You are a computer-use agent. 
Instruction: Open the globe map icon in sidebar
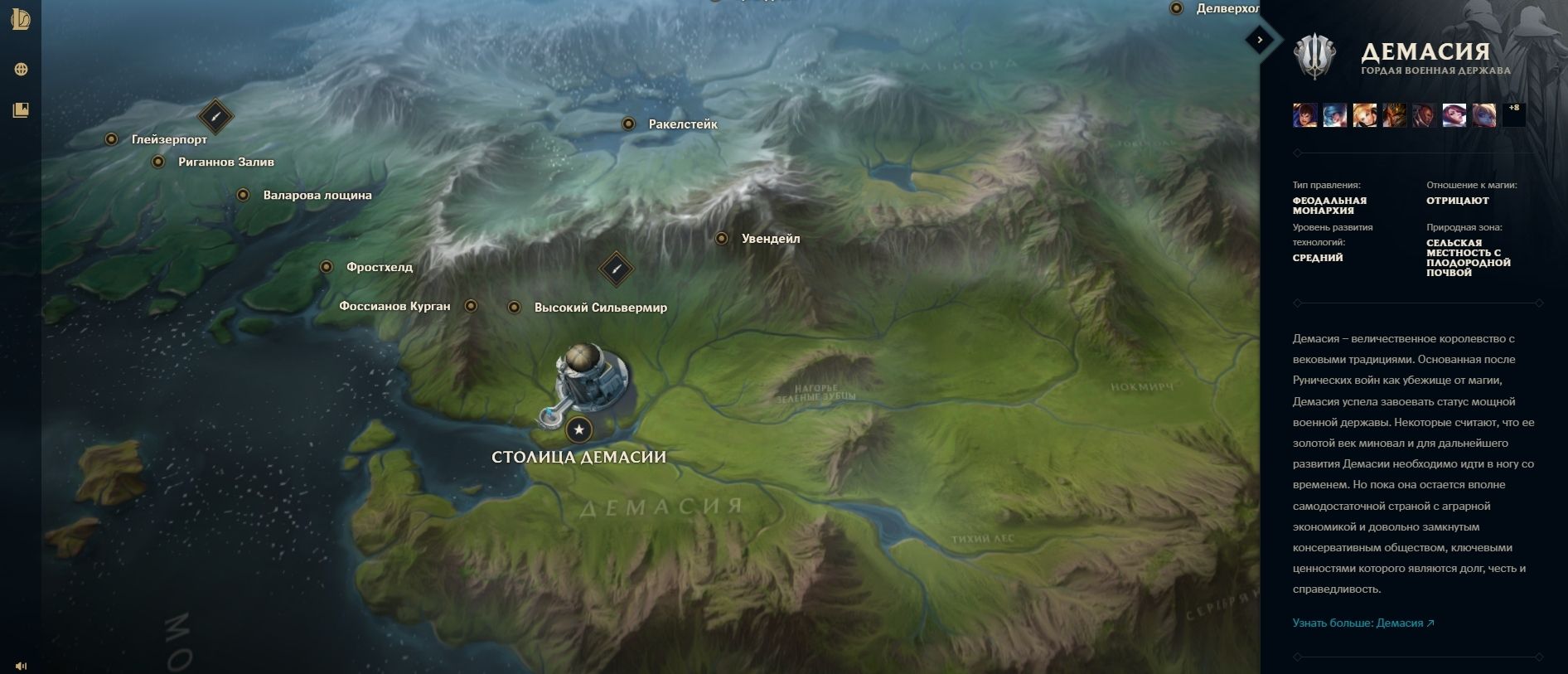[21, 70]
